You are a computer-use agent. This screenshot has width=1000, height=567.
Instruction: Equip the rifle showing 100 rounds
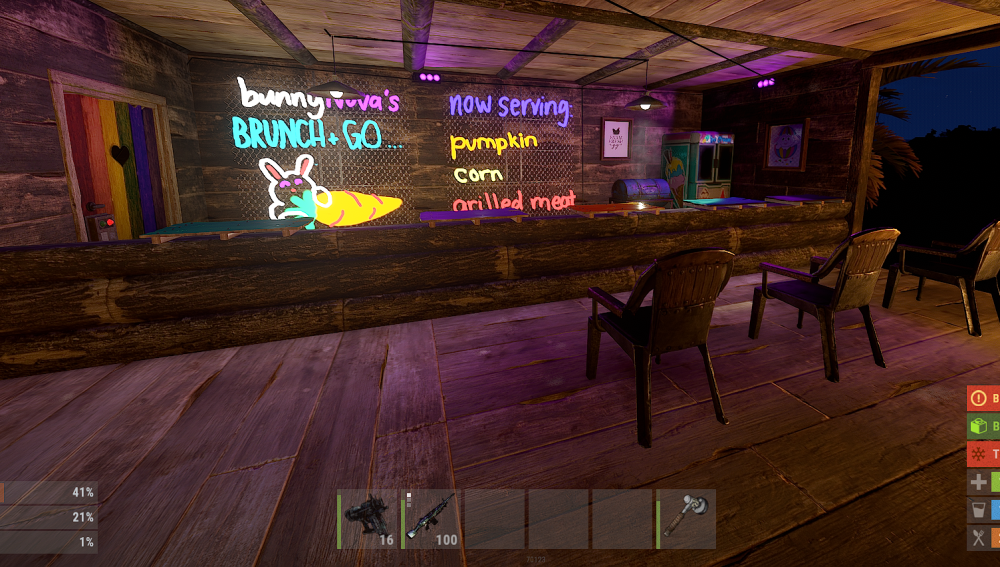pos(431,519)
